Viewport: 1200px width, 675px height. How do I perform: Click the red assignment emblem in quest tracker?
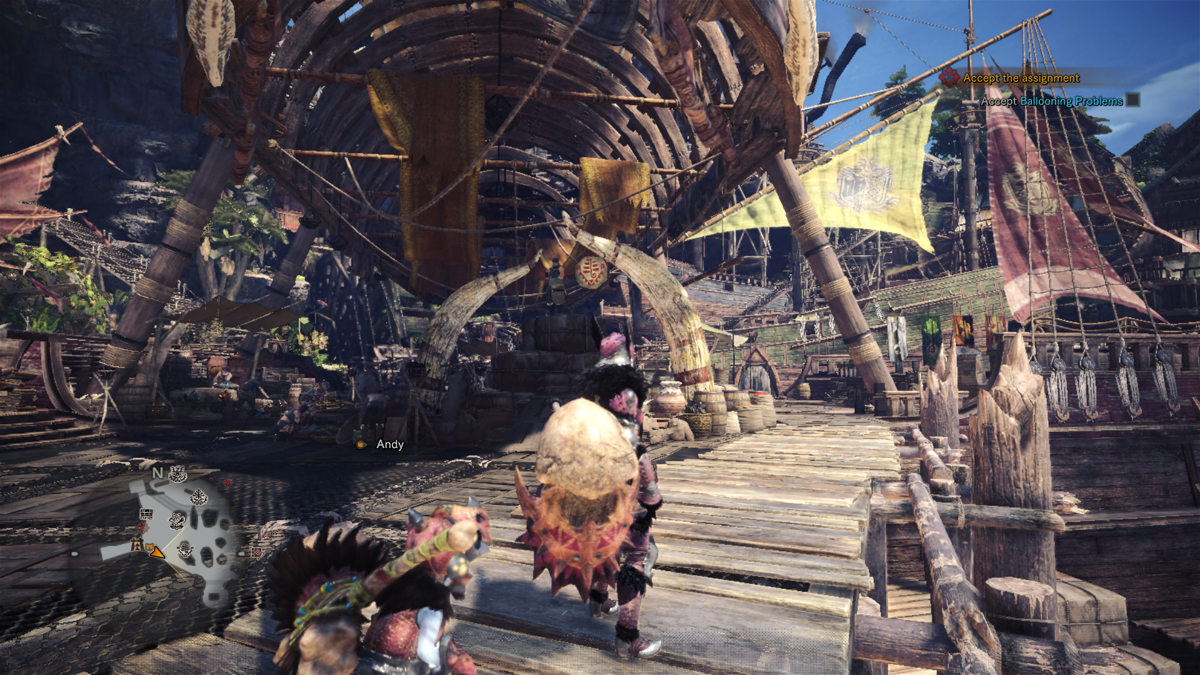pos(949,77)
